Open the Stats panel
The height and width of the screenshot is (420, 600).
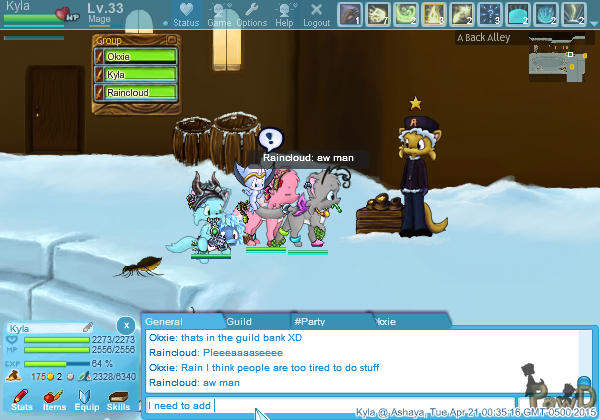pos(22,400)
